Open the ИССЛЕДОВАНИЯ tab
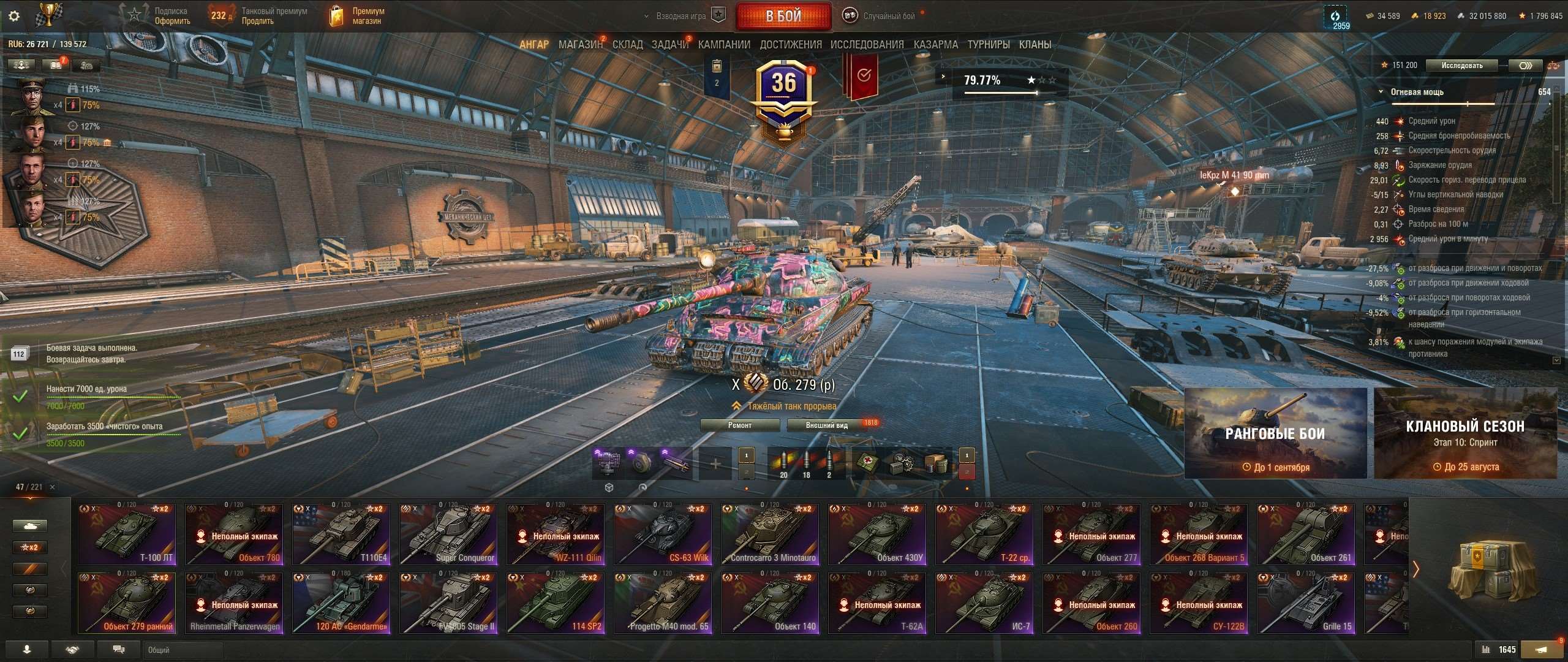The image size is (1568, 662). tap(867, 45)
